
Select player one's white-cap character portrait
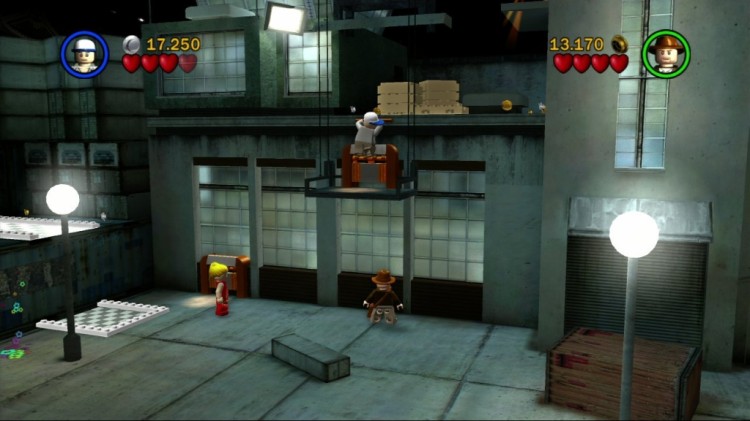click(x=85, y=54)
